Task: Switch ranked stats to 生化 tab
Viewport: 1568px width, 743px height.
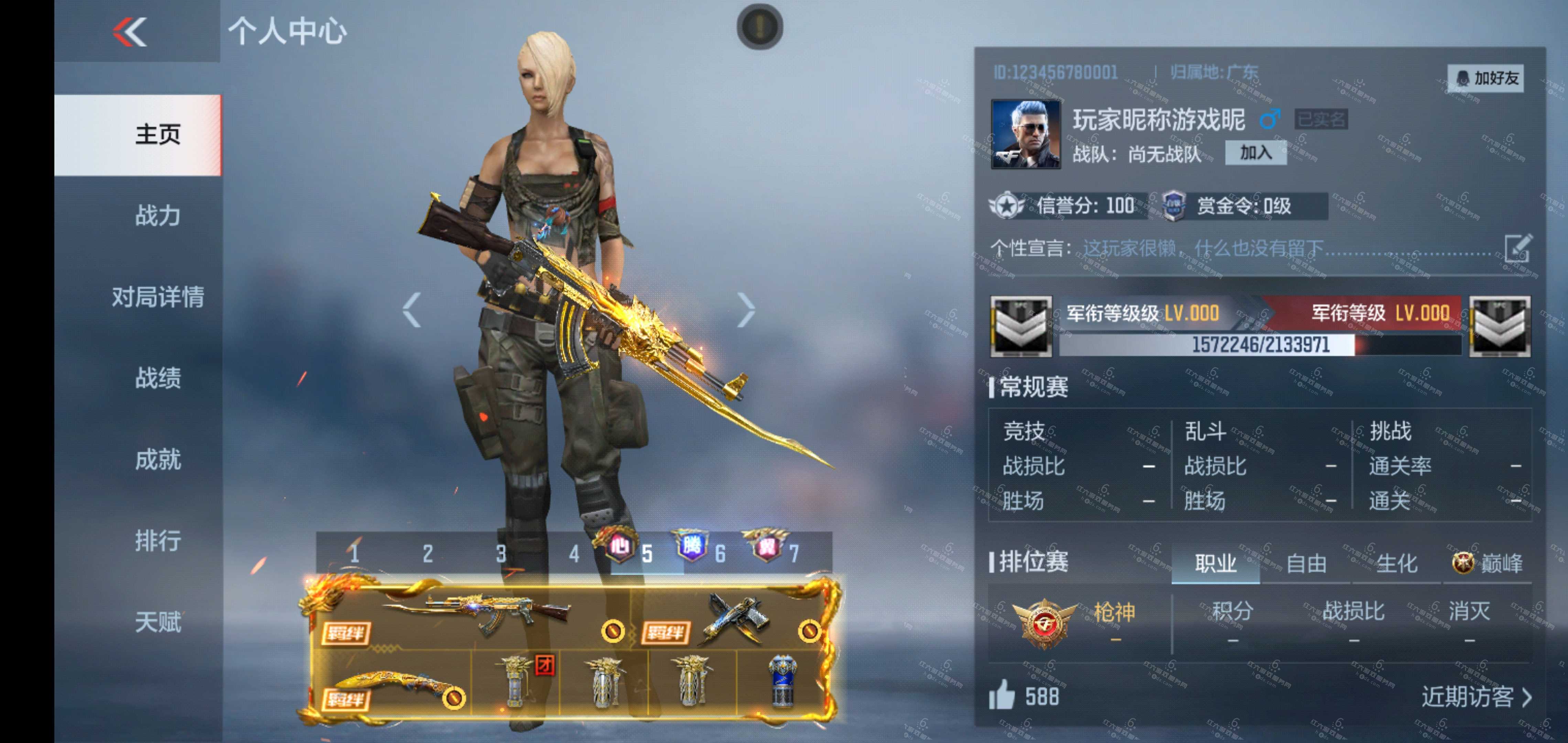Action: [x=1396, y=564]
